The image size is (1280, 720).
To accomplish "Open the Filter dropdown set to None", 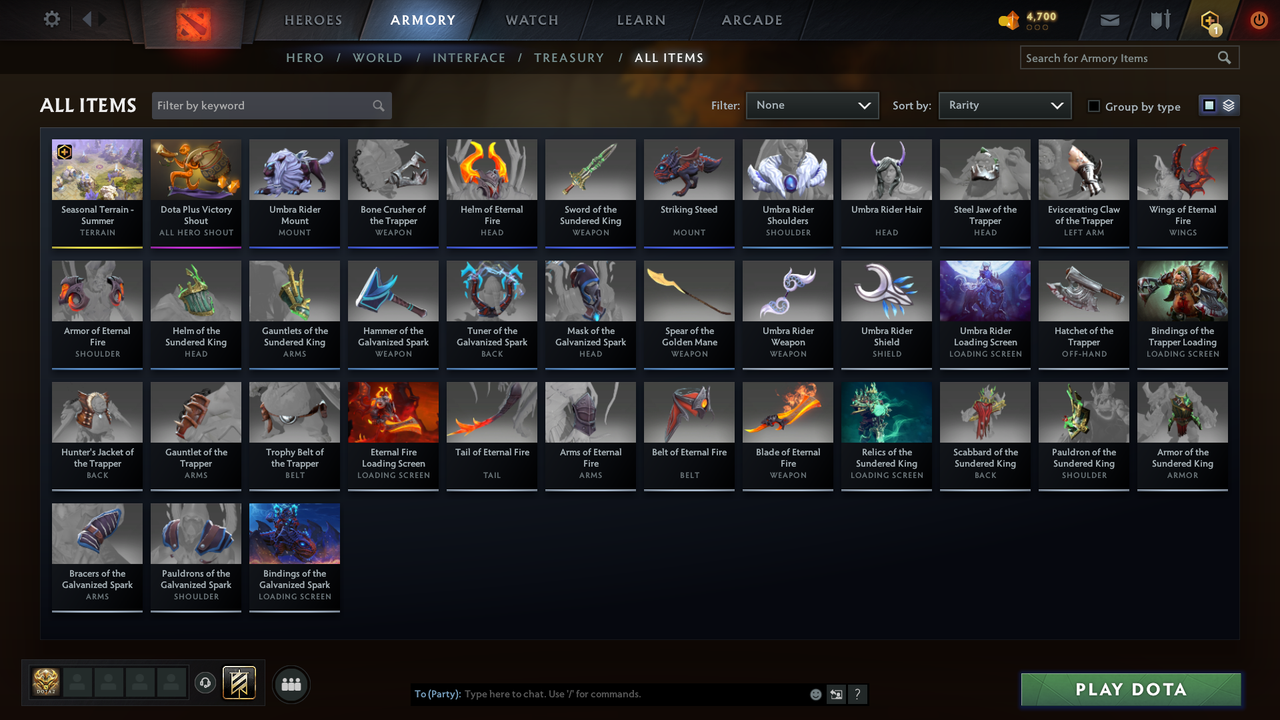I will (x=812, y=105).
